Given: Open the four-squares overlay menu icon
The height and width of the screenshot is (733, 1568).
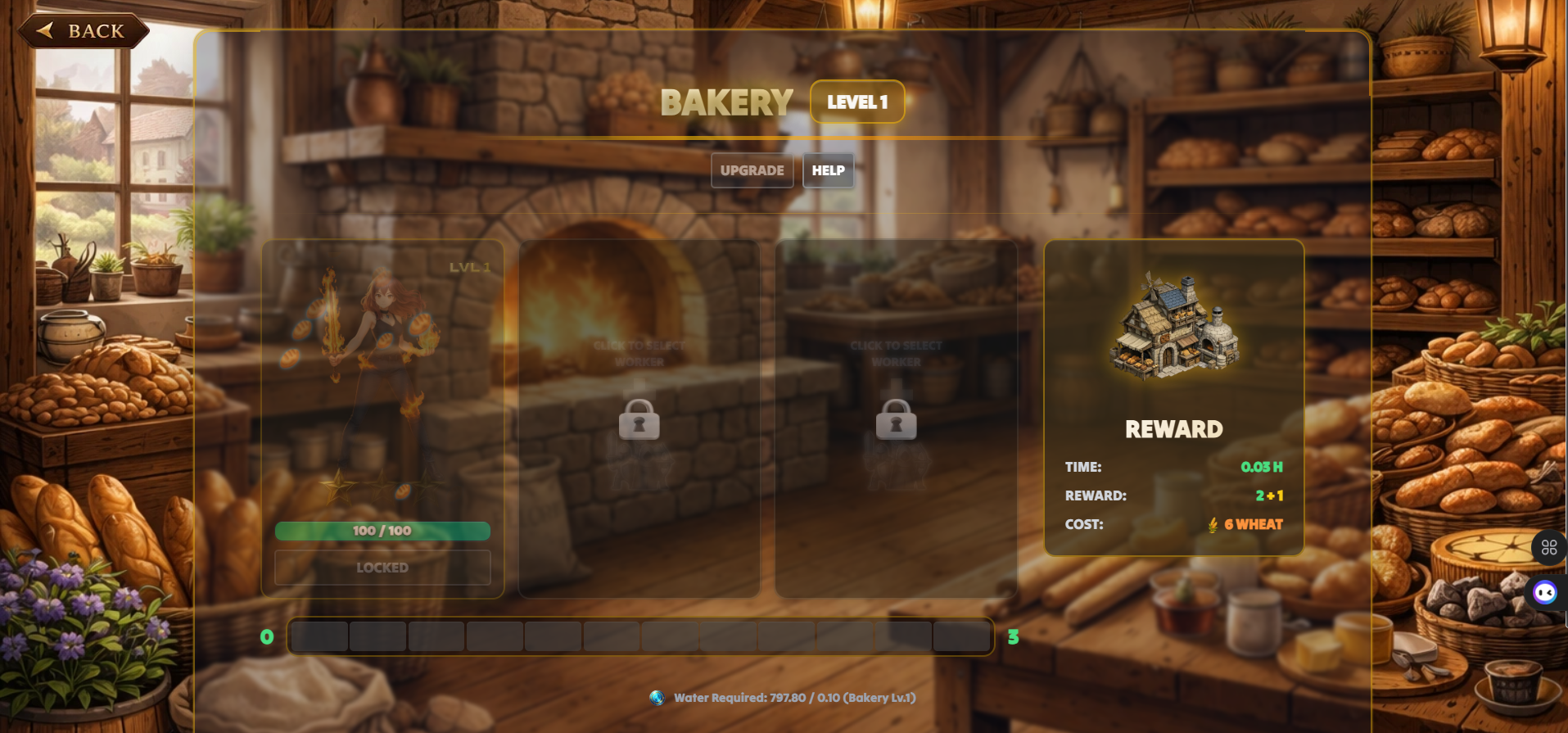Looking at the screenshot, I should click(x=1548, y=548).
